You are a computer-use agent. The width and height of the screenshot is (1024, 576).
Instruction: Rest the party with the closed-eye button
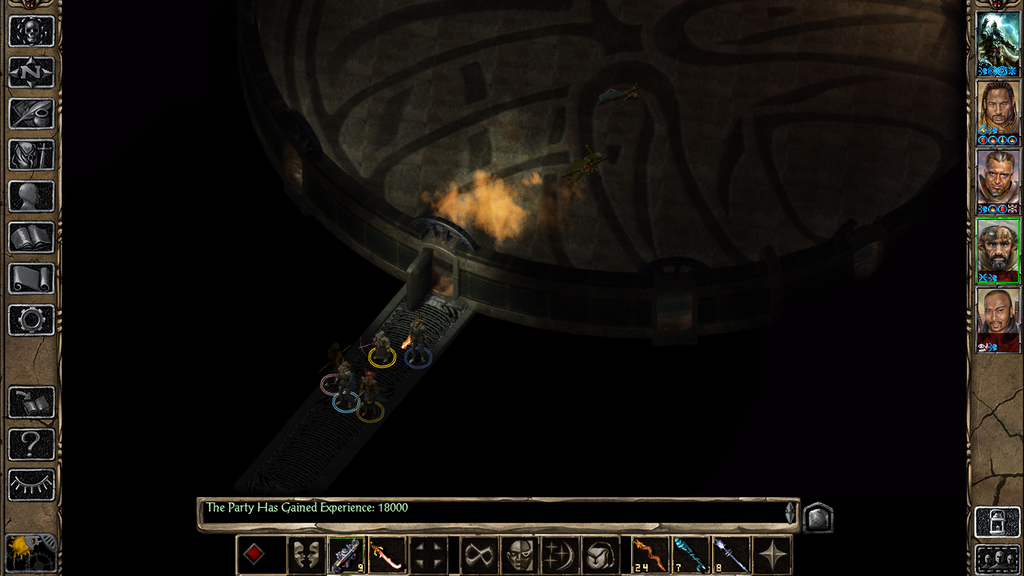pos(31,485)
